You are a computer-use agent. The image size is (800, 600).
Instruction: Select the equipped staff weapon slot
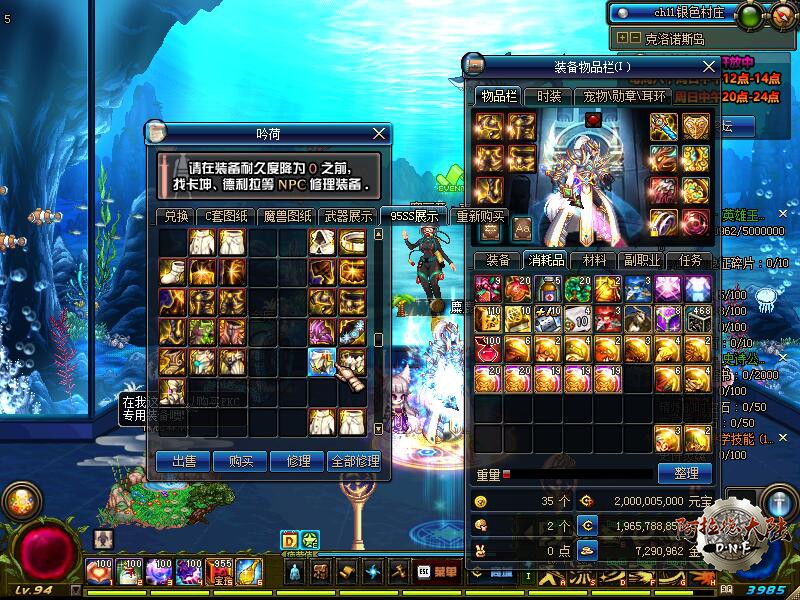coord(664,126)
